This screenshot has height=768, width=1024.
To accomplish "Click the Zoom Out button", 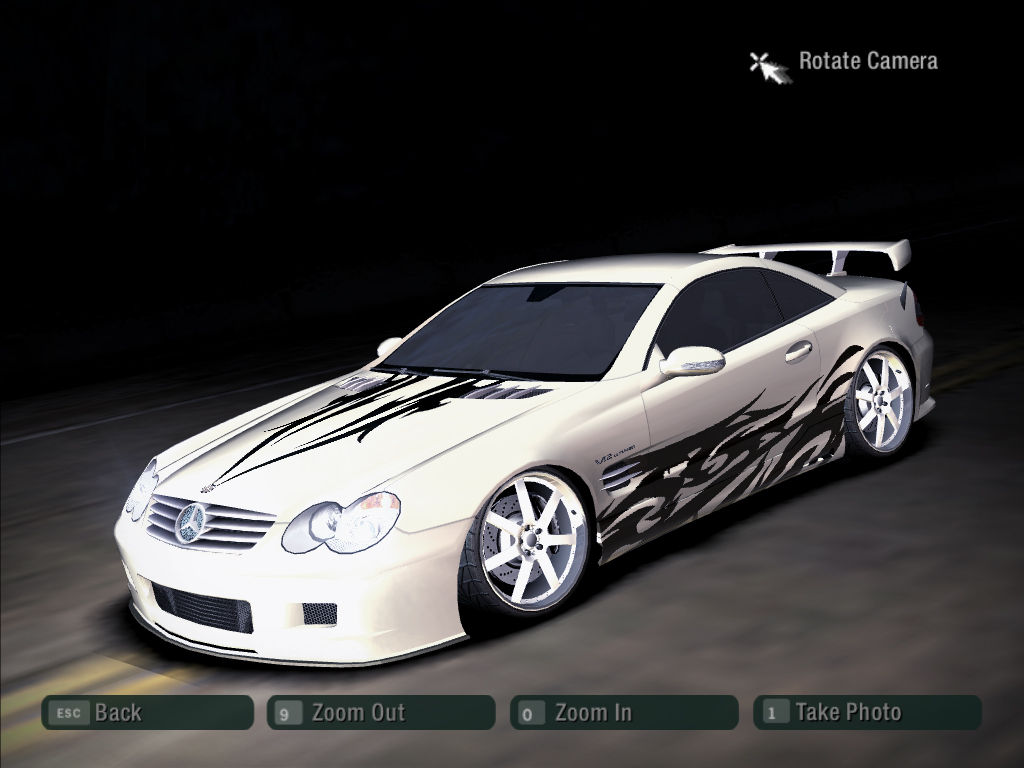I will [x=381, y=713].
